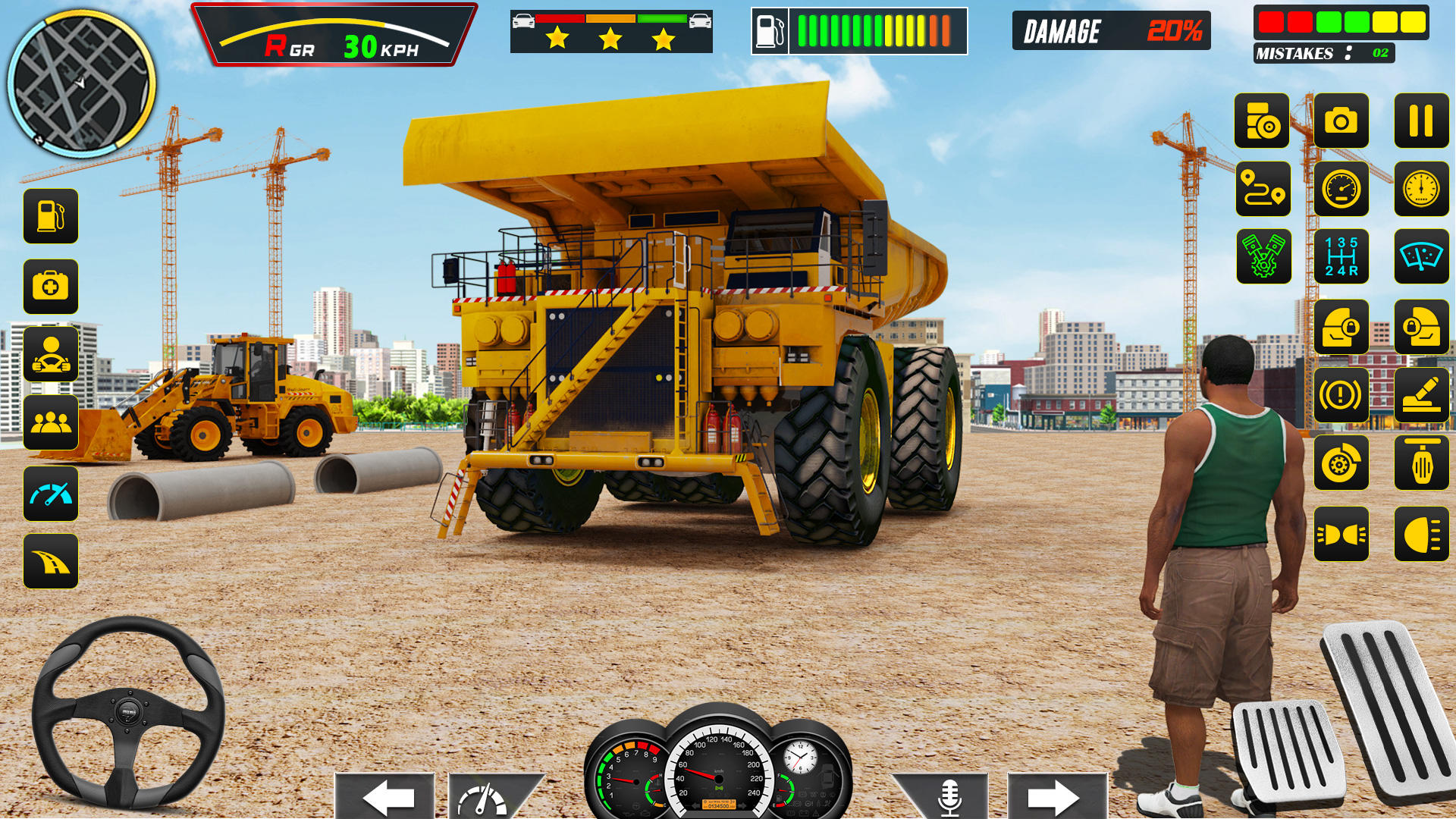Screen dimensions: 1456x819
Task: Pause the game
Action: 1422,121
